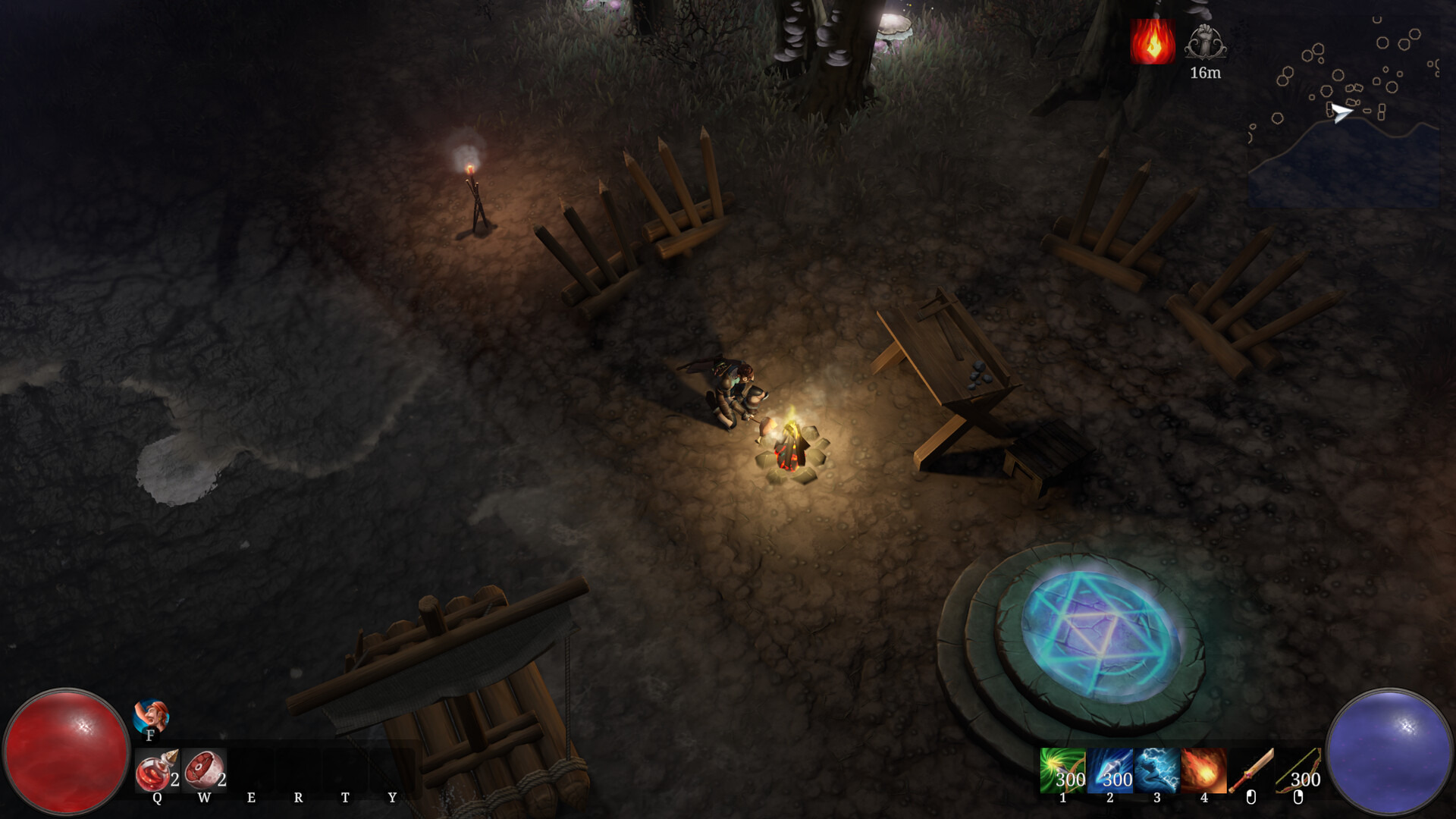Click the red flame buff icon
The height and width of the screenshot is (819, 1456).
[1153, 42]
